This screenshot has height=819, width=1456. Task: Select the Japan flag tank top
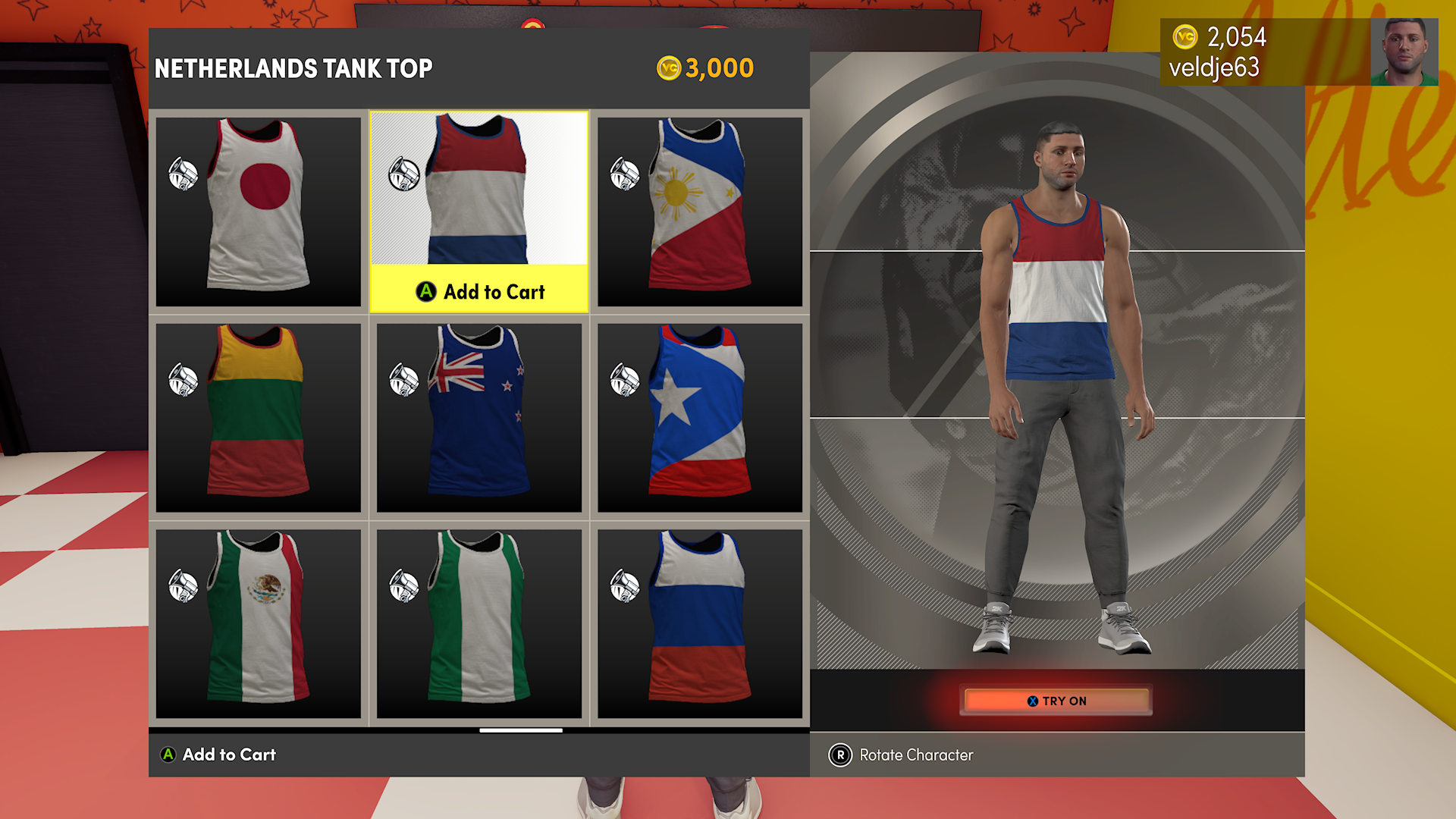(258, 211)
